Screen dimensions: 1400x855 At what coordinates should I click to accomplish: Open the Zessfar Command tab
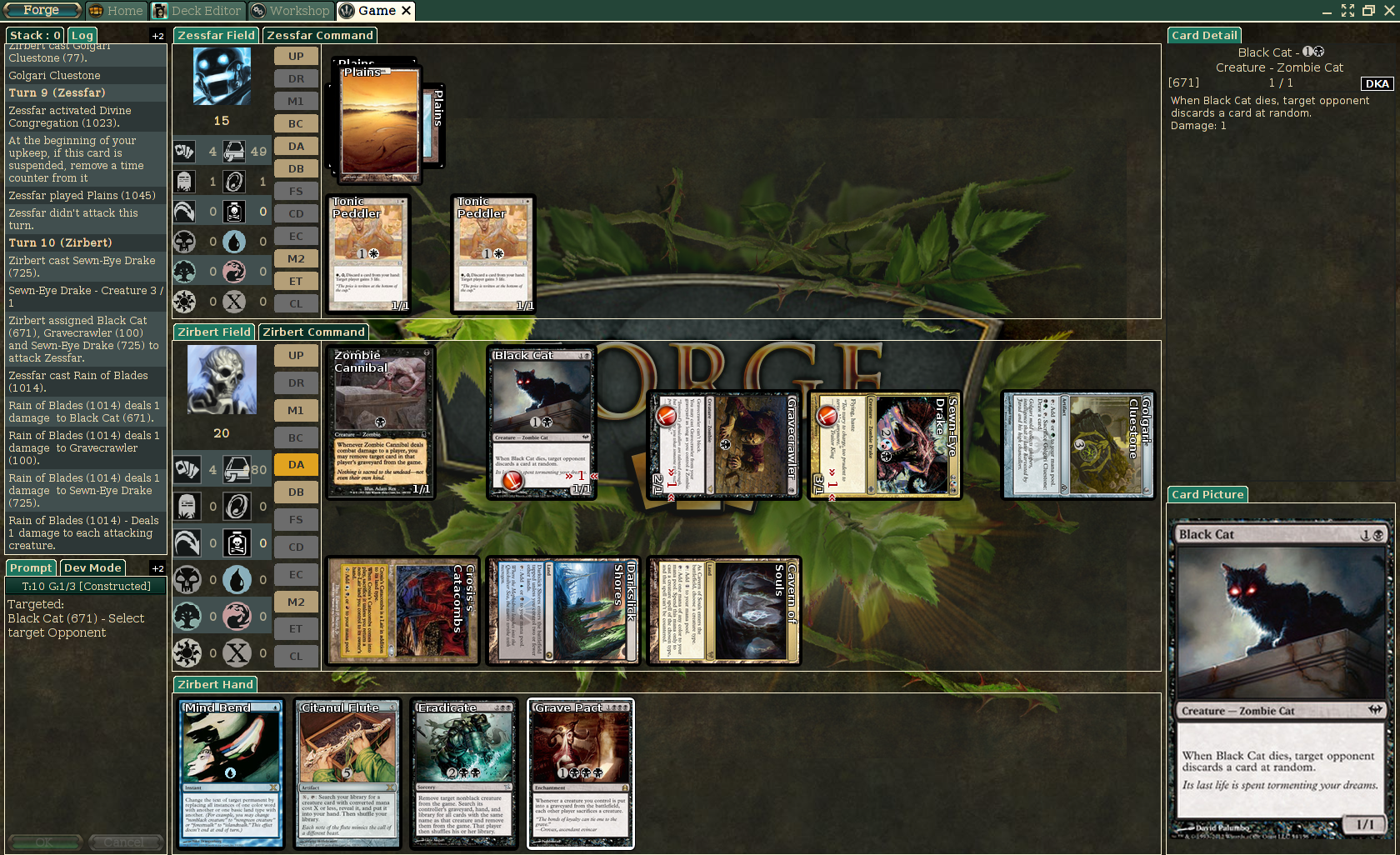(320, 35)
